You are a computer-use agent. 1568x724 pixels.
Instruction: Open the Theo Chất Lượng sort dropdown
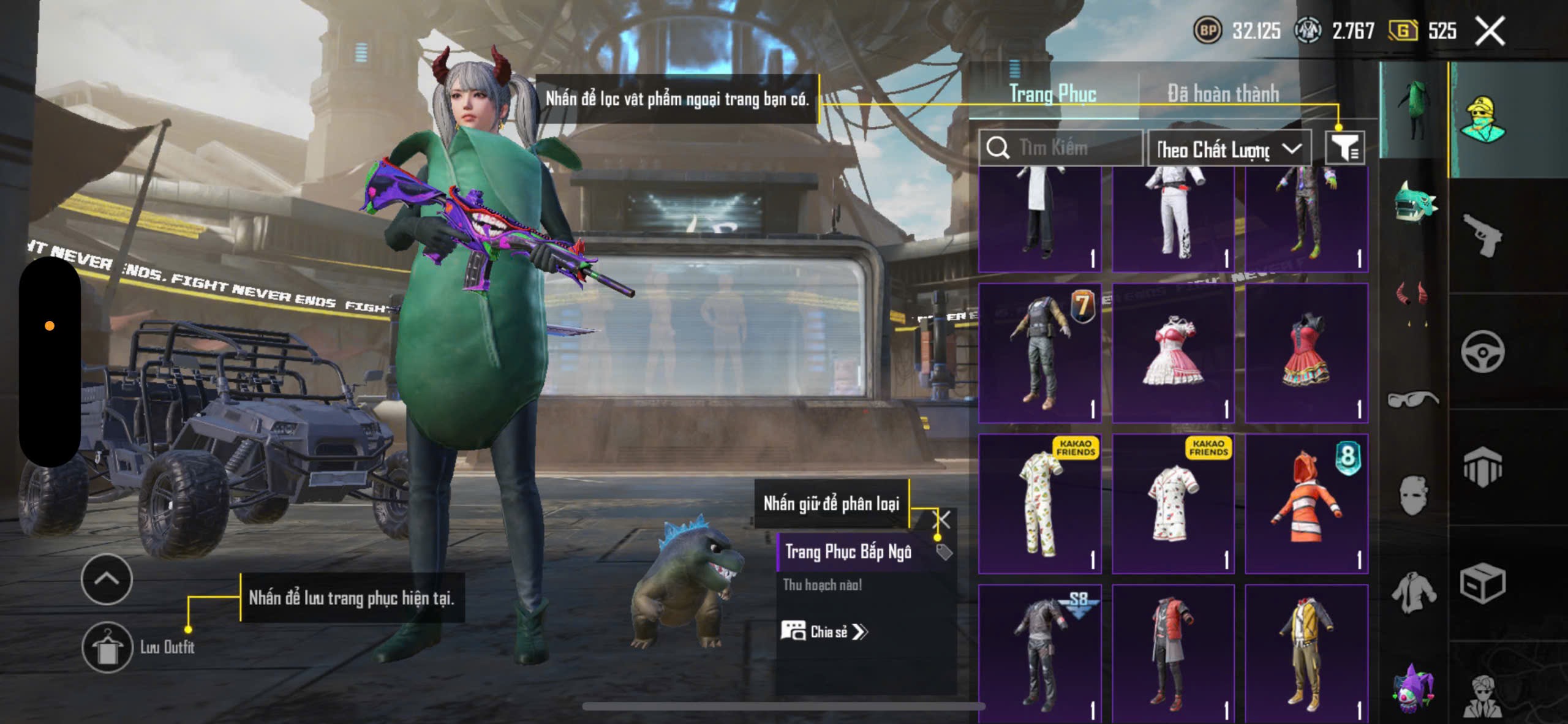coord(1229,149)
